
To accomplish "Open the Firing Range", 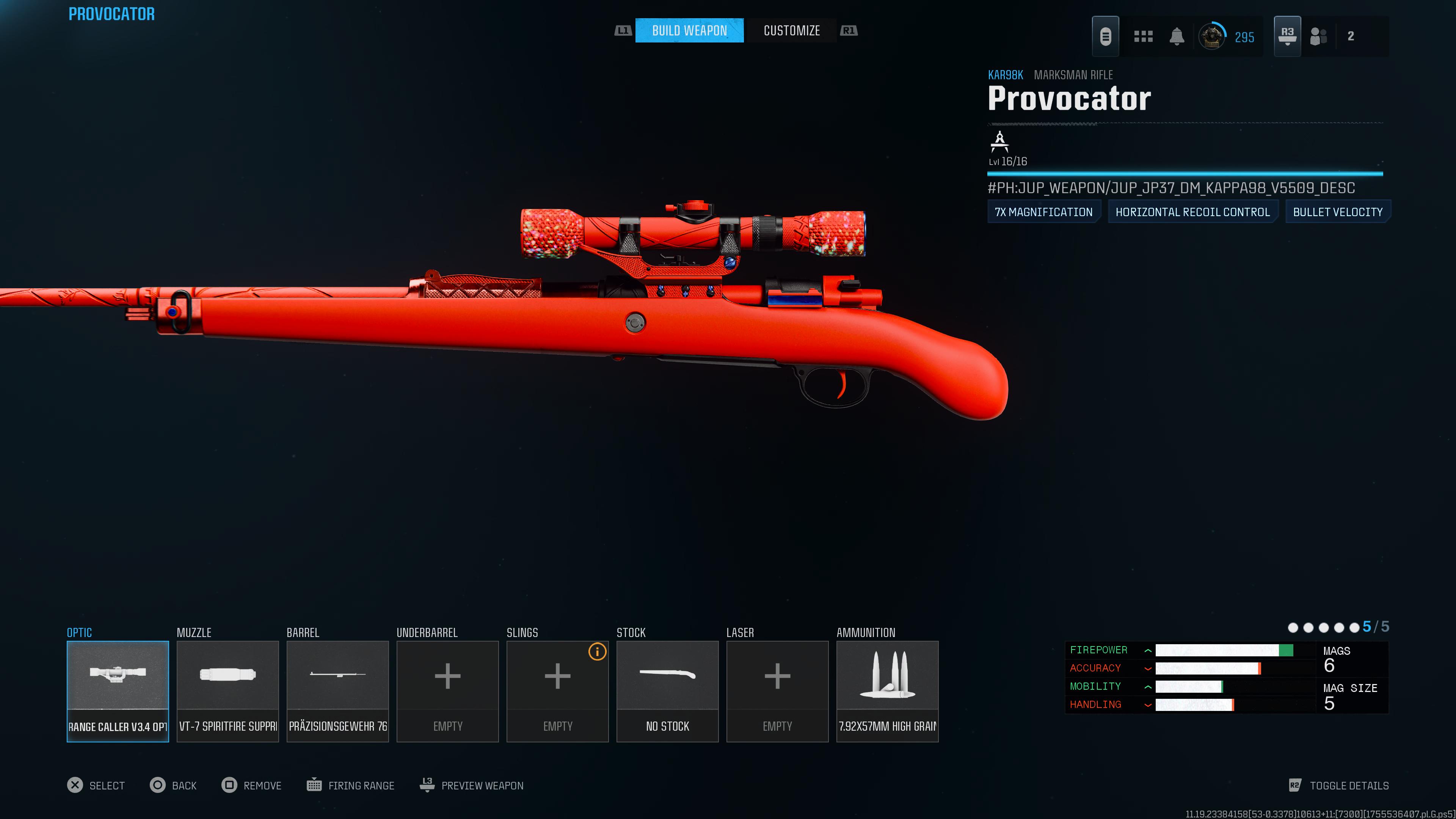I will [x=350, y=785].
